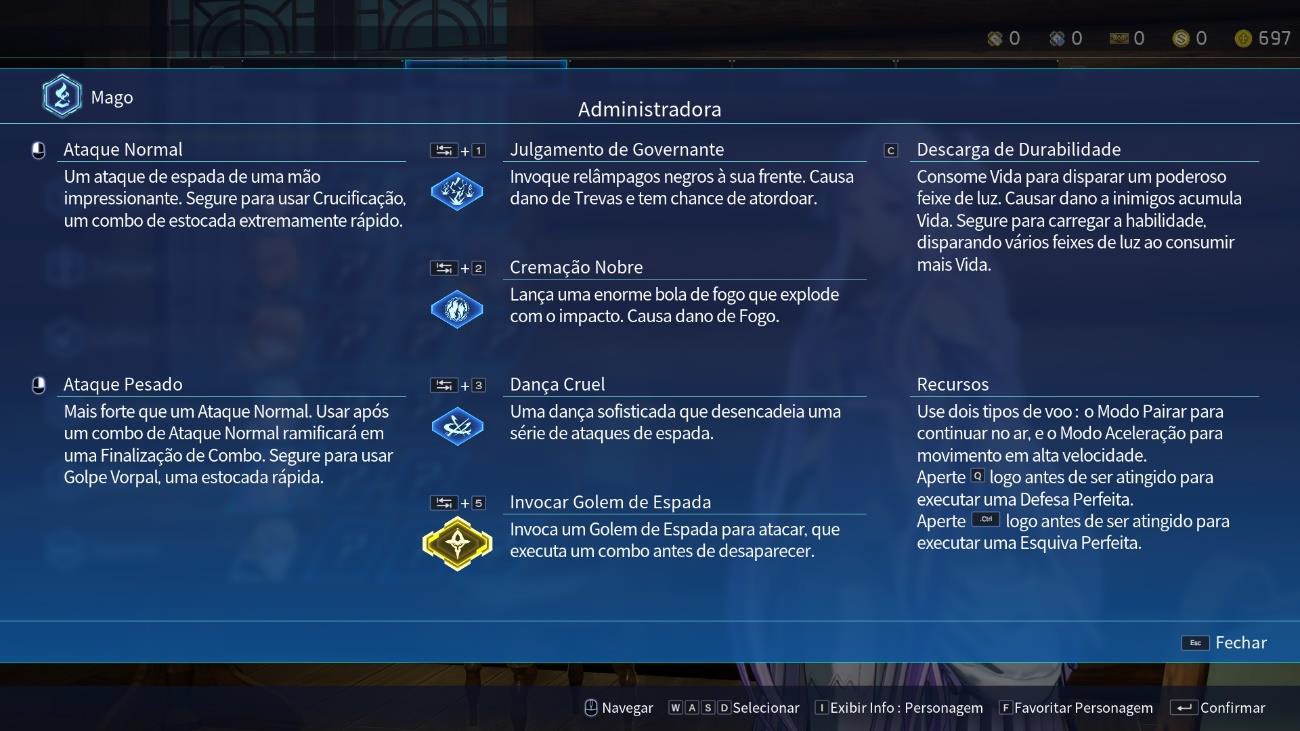
Task: Close the skill info panel with Fechar
Action: point(1225,643)
